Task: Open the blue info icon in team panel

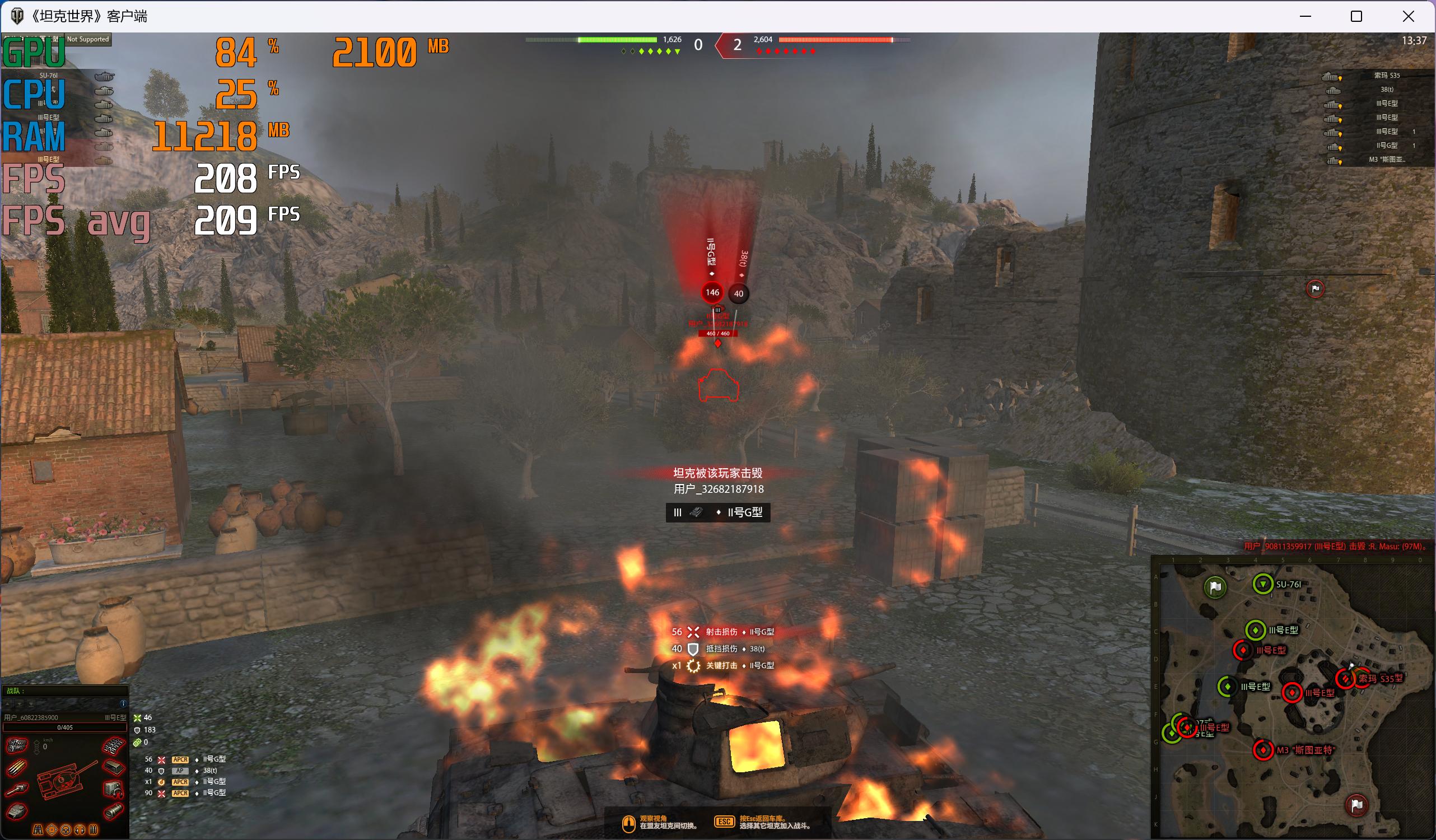Action: (x=123, y=704)
